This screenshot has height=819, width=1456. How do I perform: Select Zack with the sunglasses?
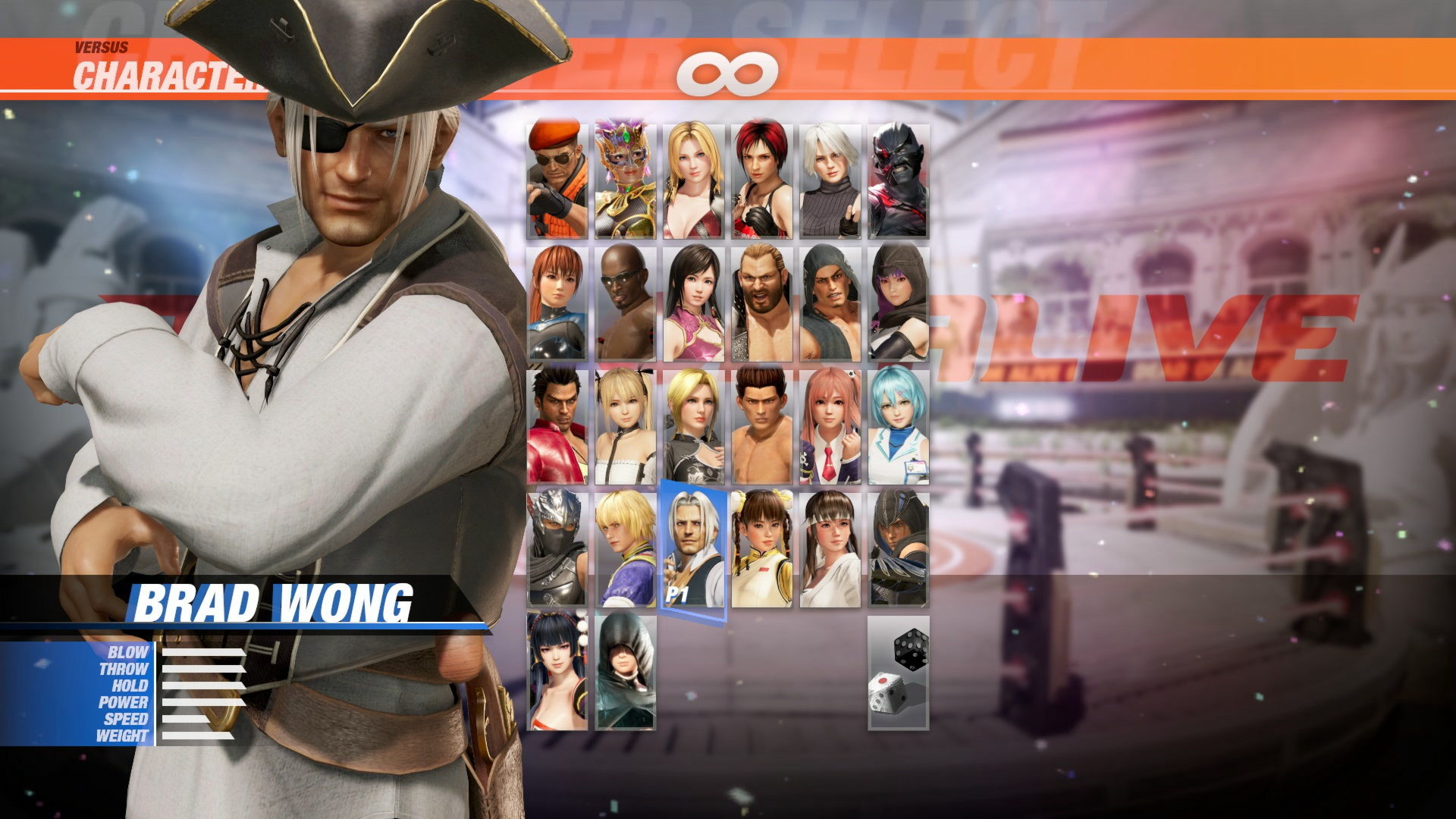point(626,303)
